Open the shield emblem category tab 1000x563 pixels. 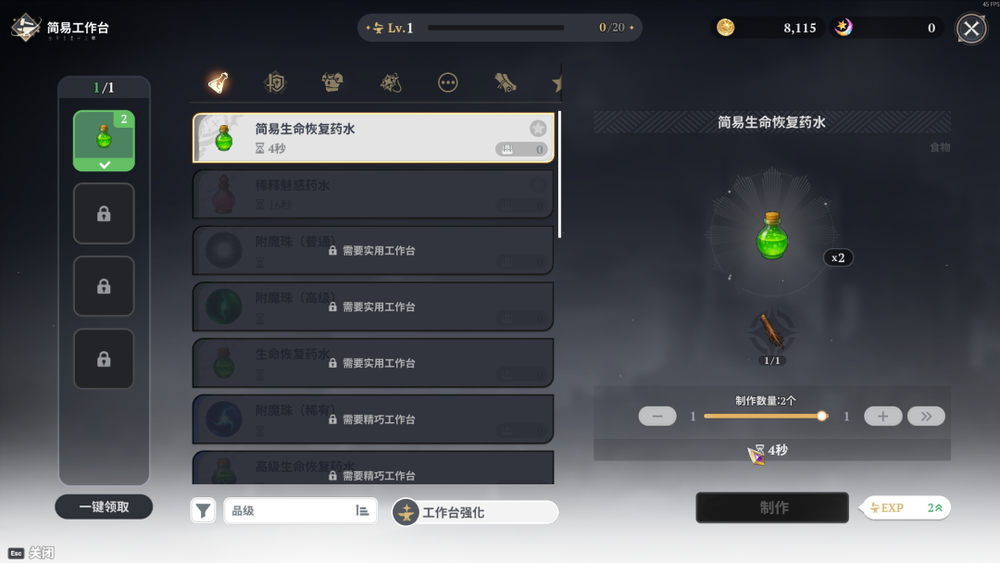click(x=275, y=83)
